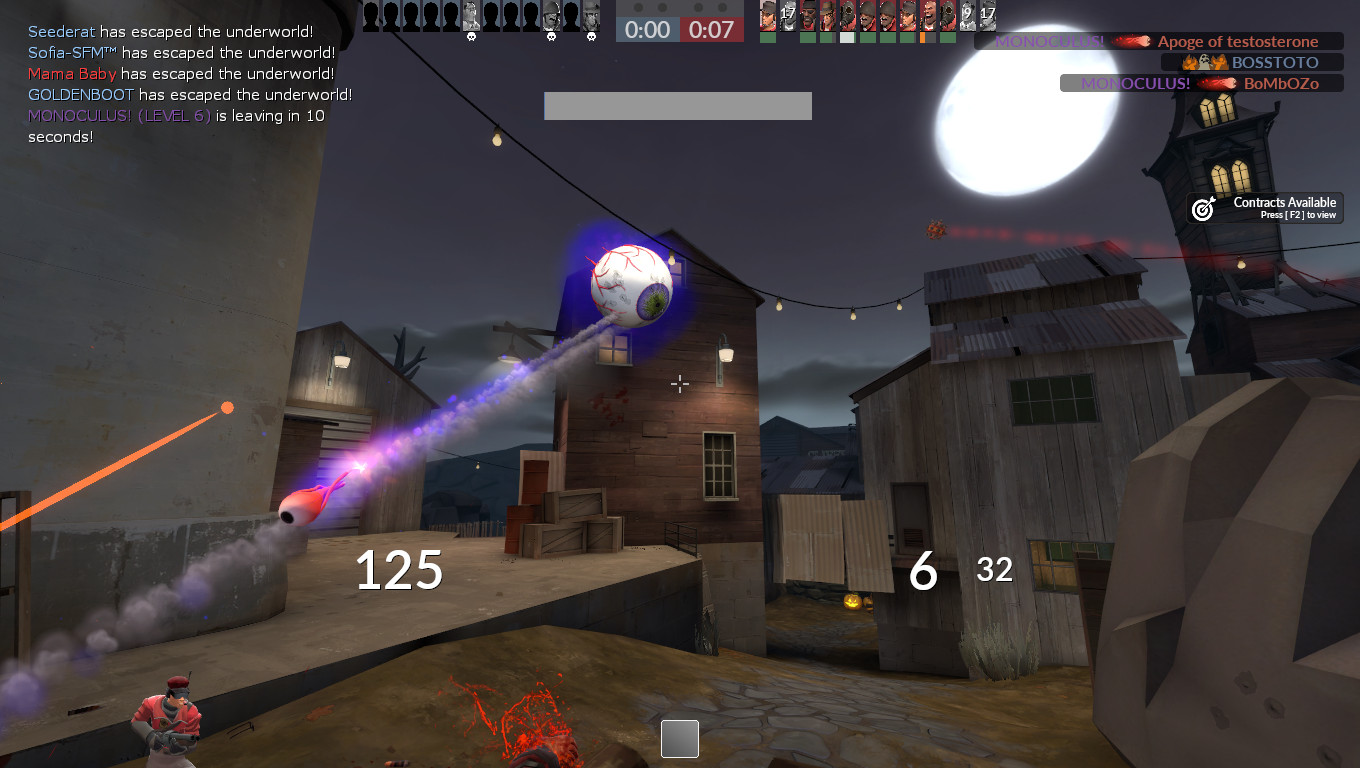Toggle the white health bar under a RED avatar
This screenshot has width=1360, height=768.
click(x=847, y=38)
